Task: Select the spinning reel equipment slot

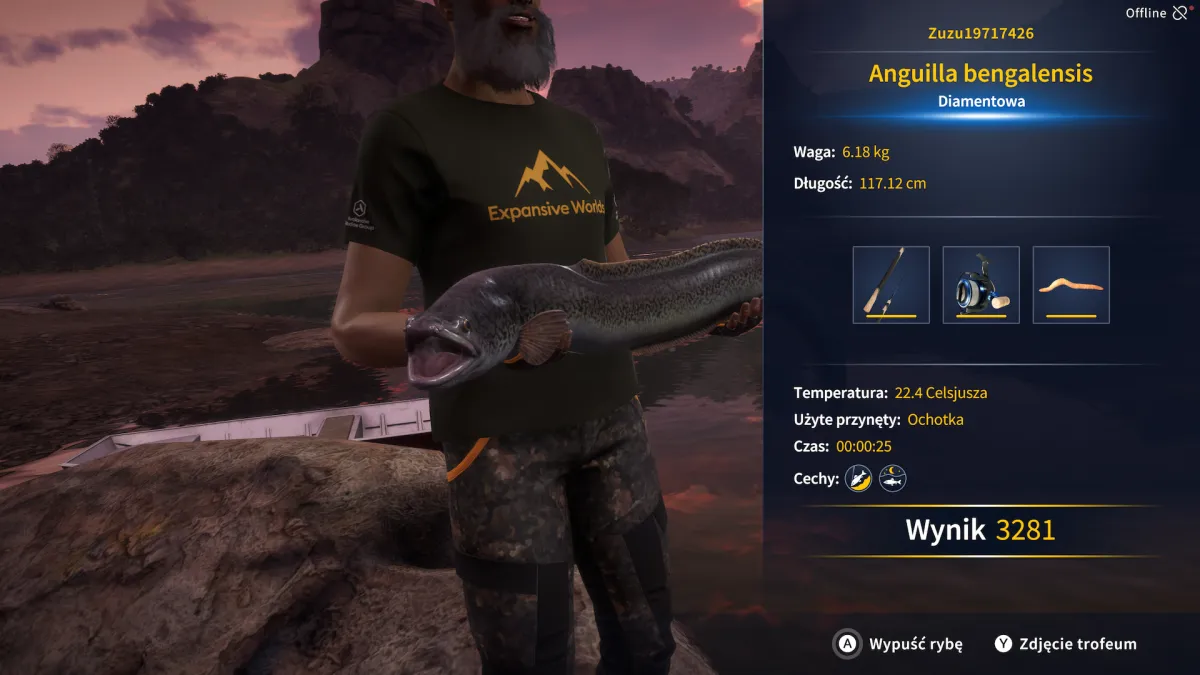Action: 980,285
